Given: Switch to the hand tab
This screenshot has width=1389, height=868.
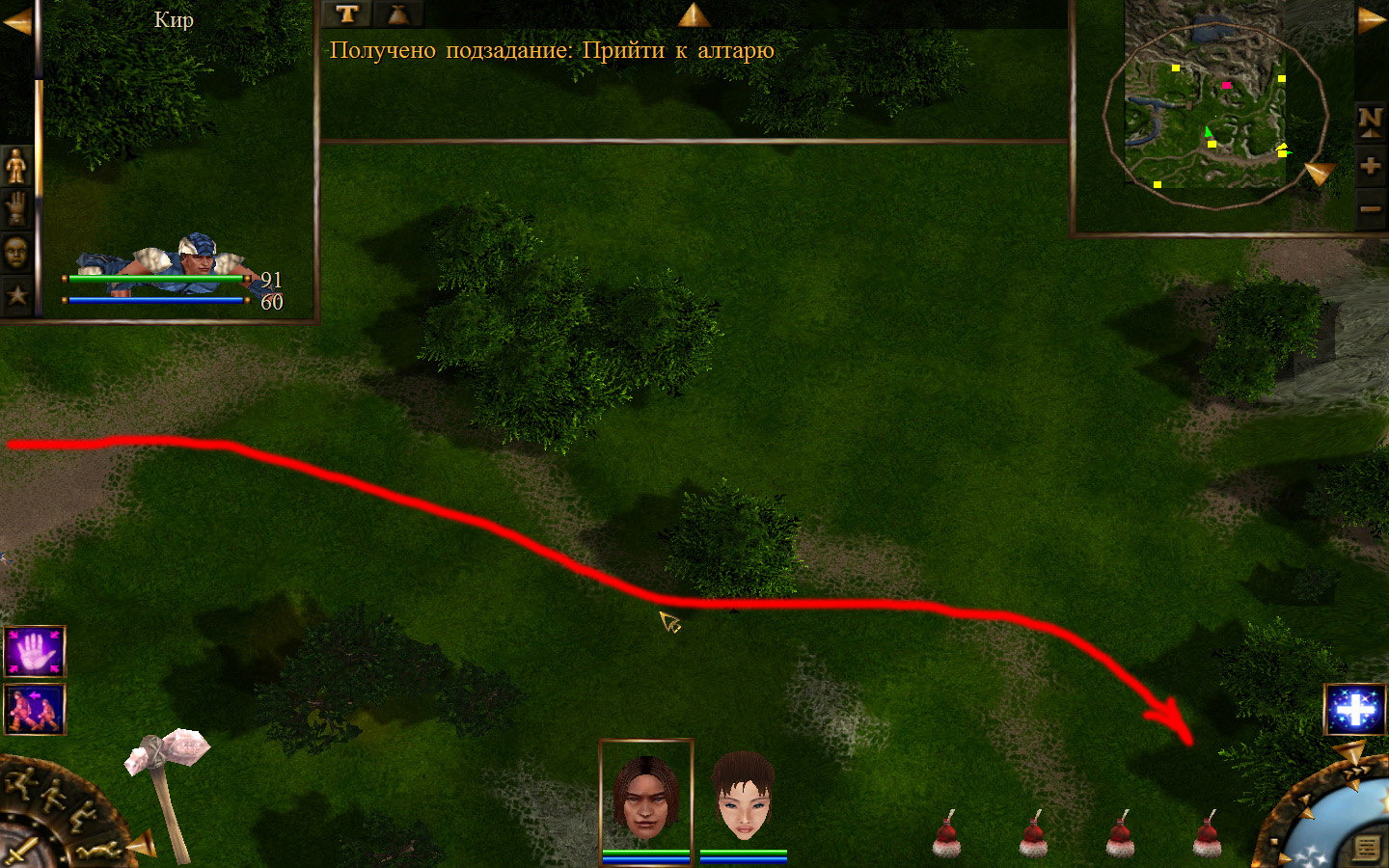Looking at the screenshot, I should [x=16, y=208].
